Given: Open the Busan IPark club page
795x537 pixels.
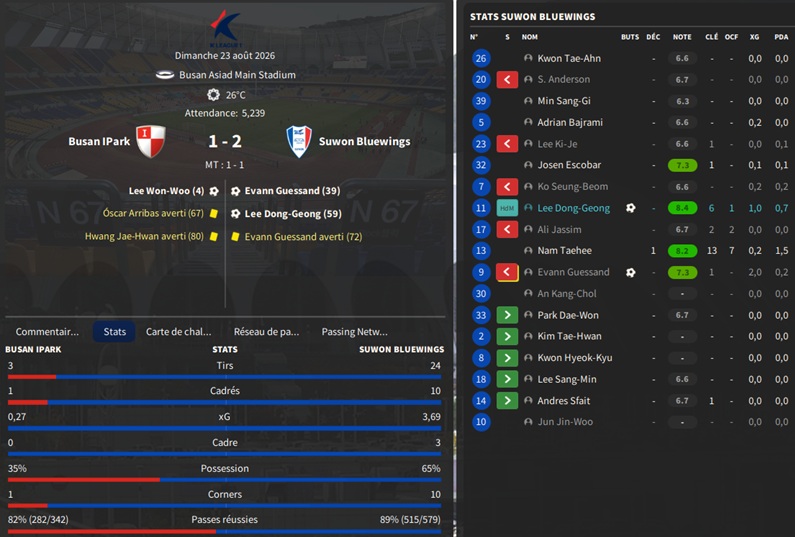Looking at the screenshot, I should (99, 141).
